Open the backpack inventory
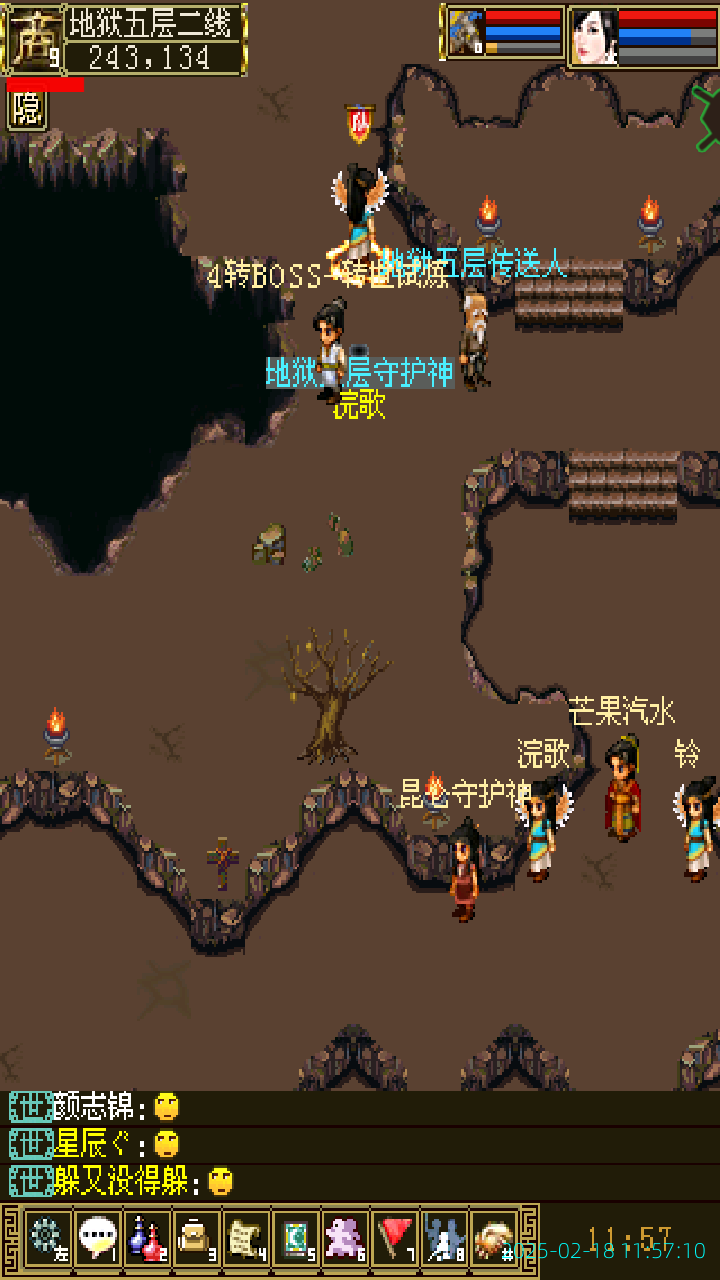This screenshot has width=720, height=1280. (x=196, y=1240)
